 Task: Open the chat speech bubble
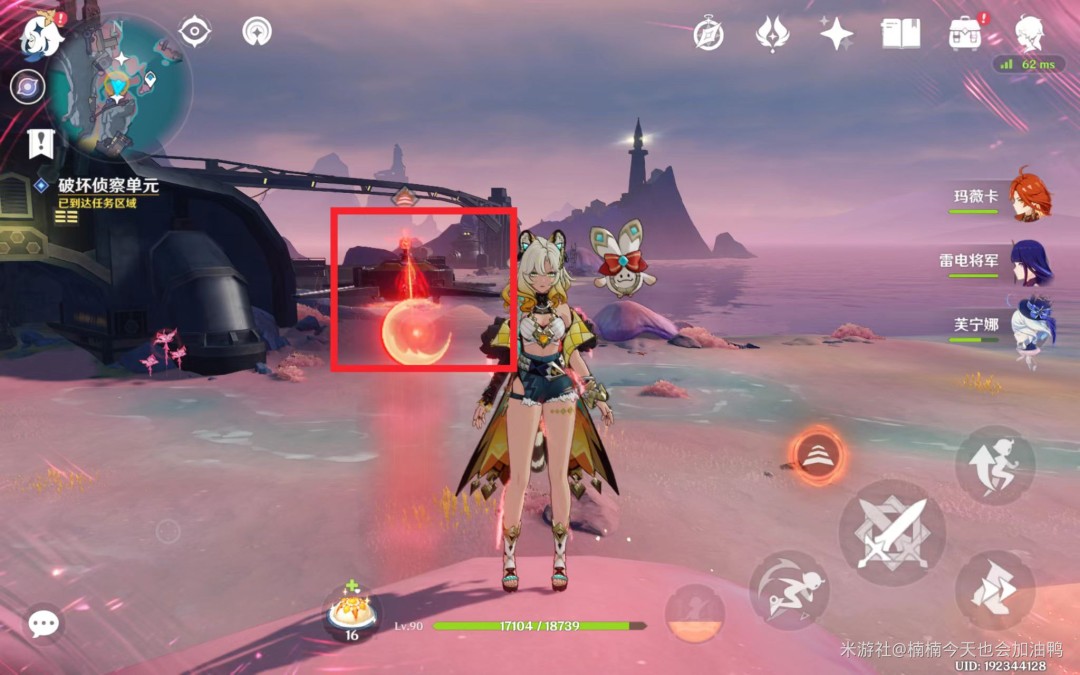[x=43, y=624]
